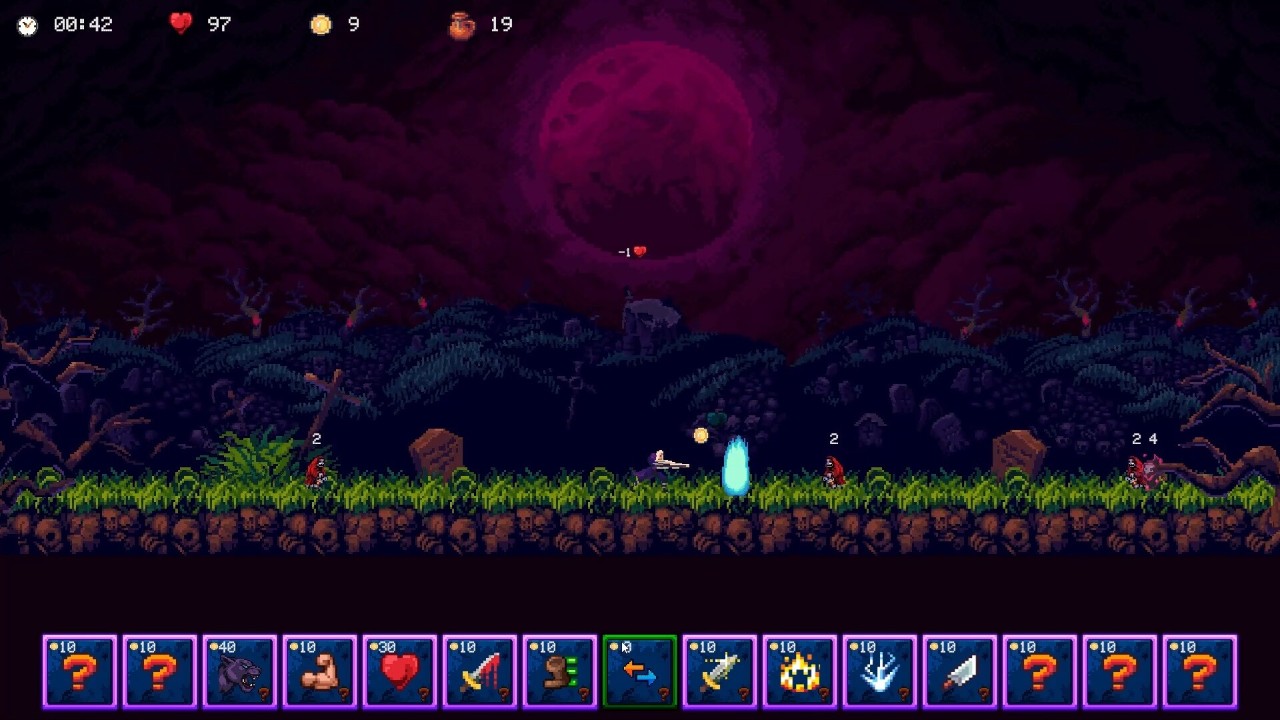Activate the orange and blue swap arrows

pos(640,671)
